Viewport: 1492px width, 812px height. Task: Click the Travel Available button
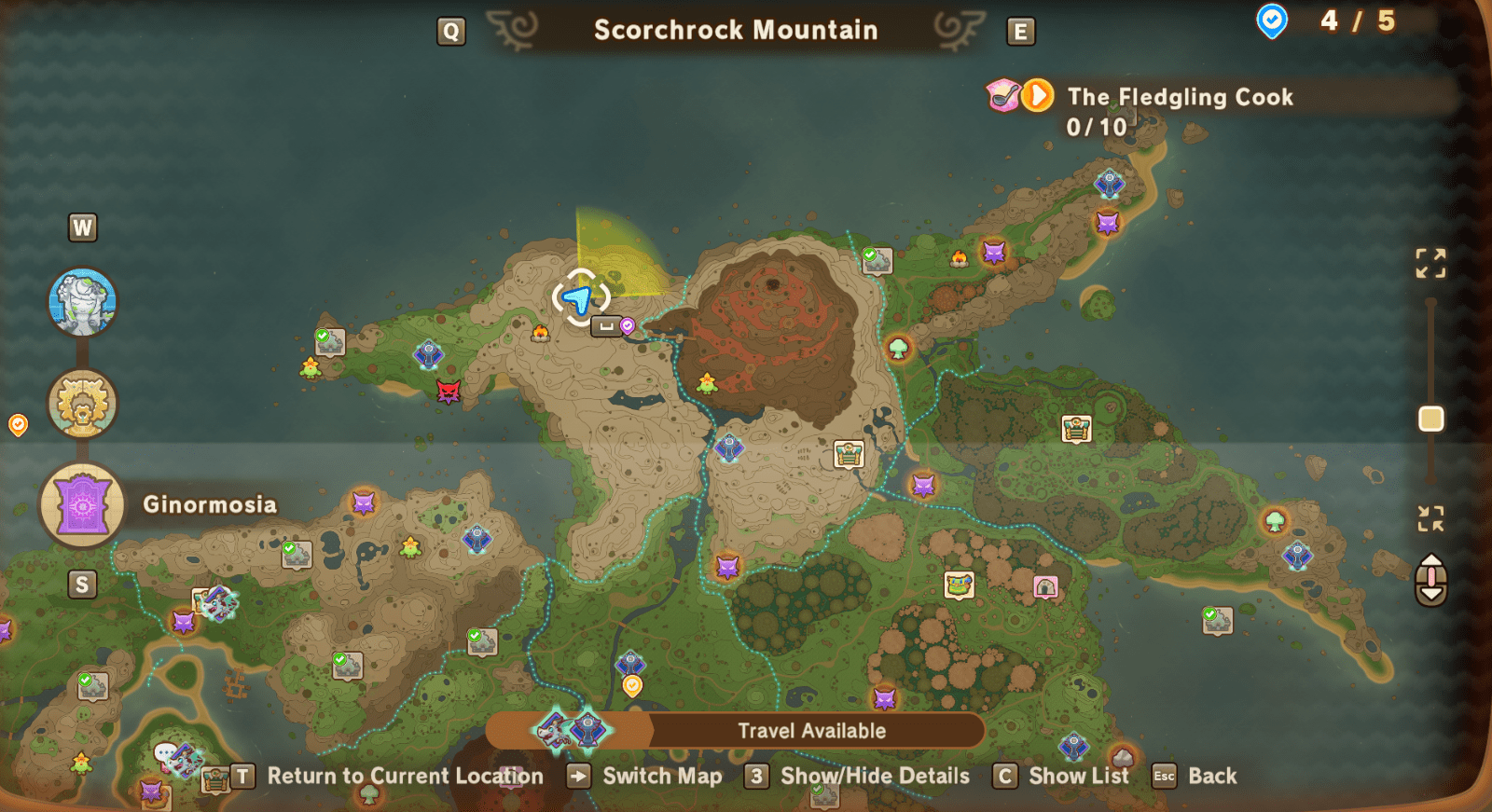811,731
